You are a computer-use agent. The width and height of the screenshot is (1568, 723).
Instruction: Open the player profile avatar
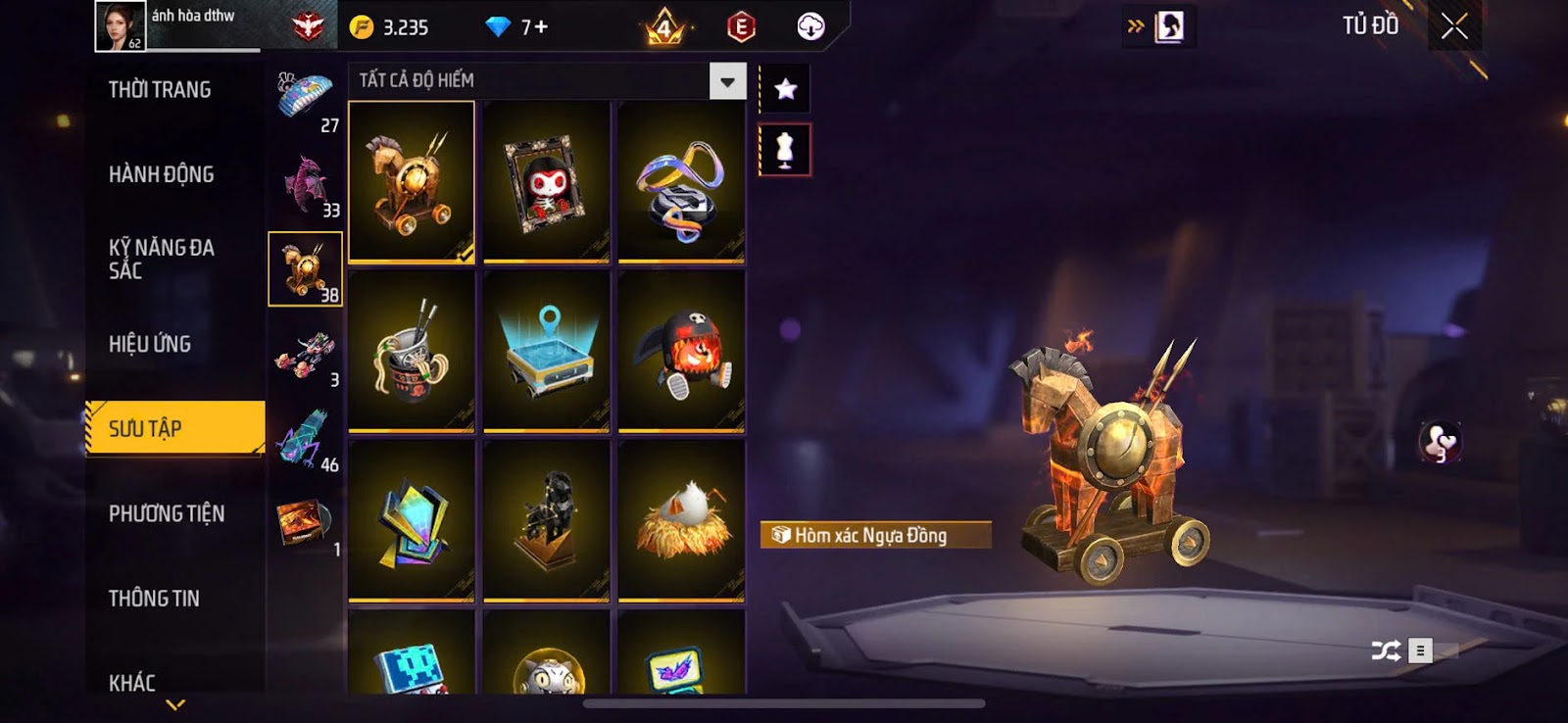pos(120,25)
